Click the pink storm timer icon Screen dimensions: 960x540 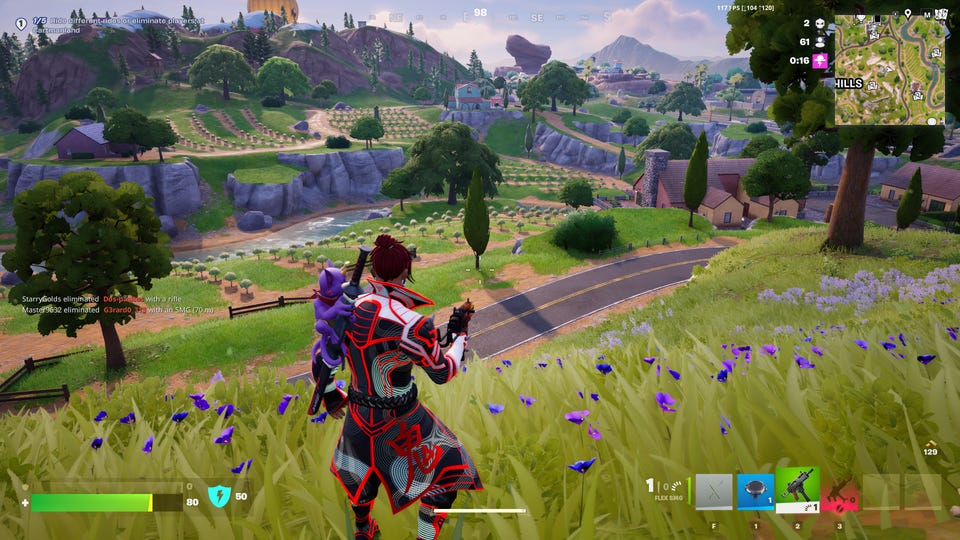pos(821,61)
